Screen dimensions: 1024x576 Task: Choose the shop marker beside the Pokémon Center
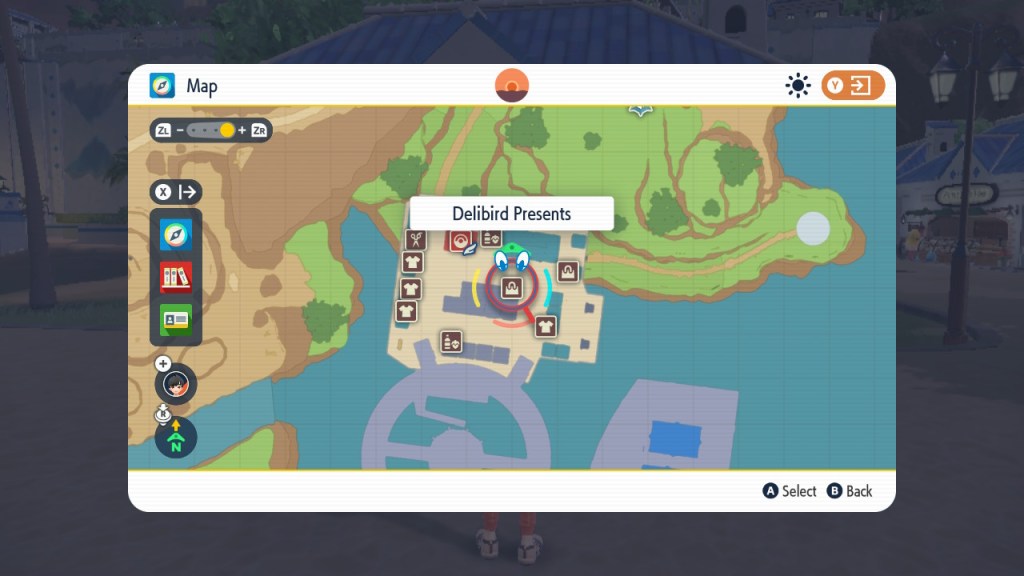491,238
